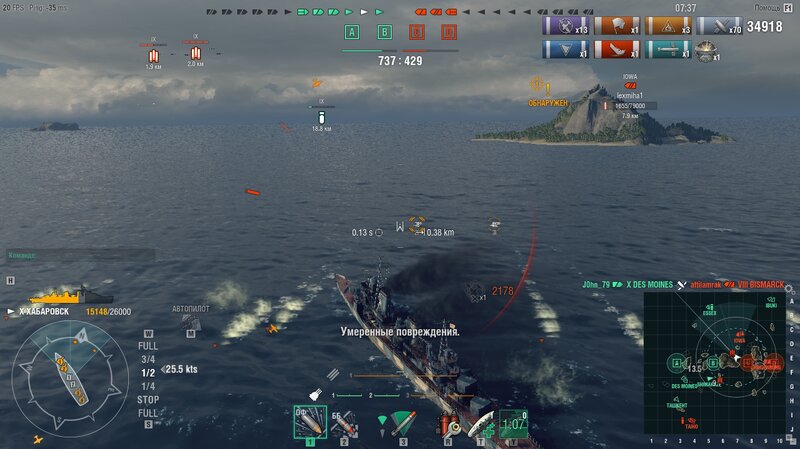Viewport: 800px width, 449px height.
Task: Click the purple plane-kills ribbon x13
Action: tap(565, 26)
